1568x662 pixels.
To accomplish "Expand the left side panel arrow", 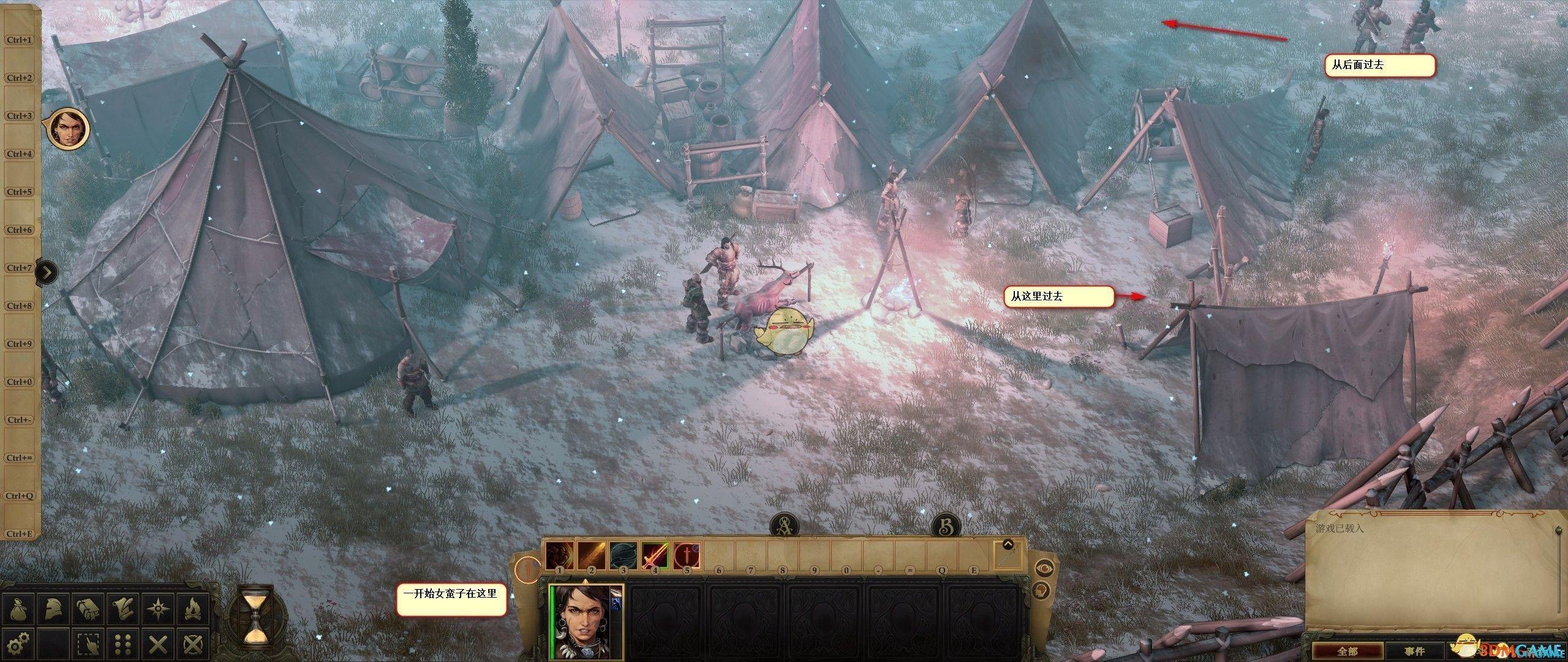I will click(47, 272).
